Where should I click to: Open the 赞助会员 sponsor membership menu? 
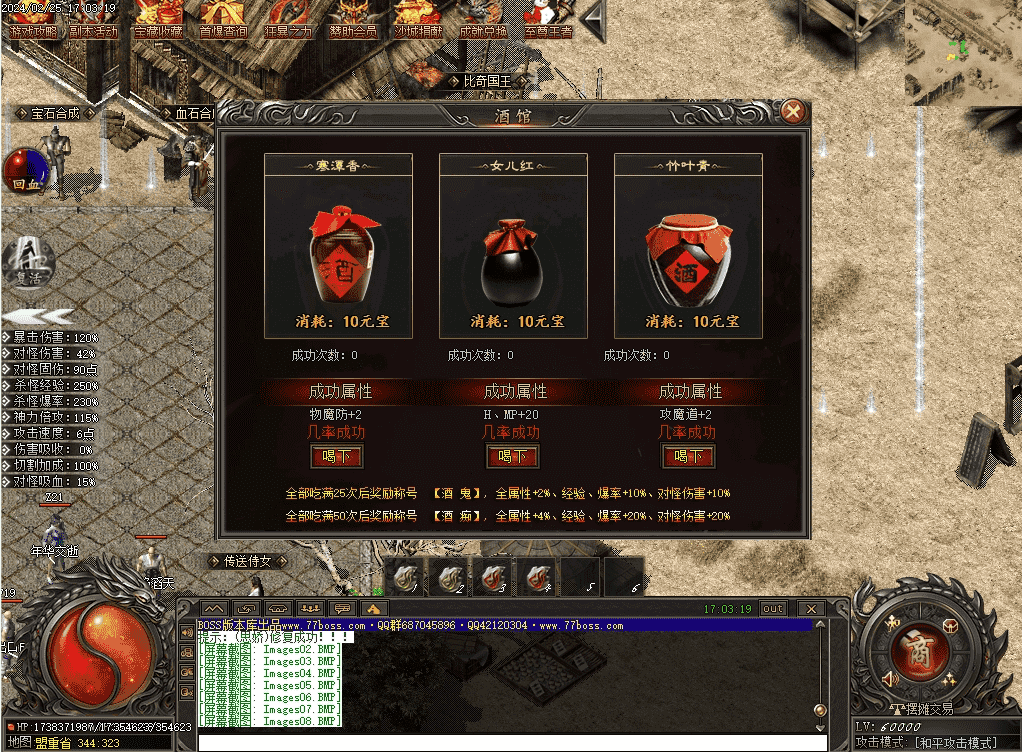tap(352, 18)
